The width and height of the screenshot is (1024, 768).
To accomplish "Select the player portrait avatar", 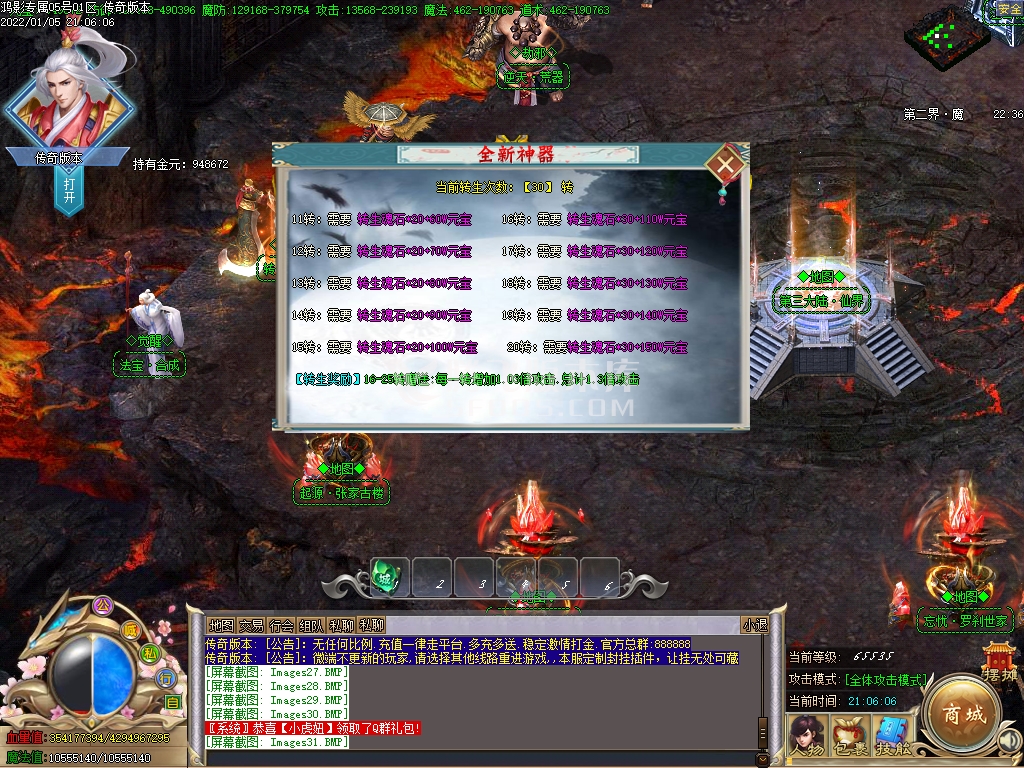I will (69, 95).
